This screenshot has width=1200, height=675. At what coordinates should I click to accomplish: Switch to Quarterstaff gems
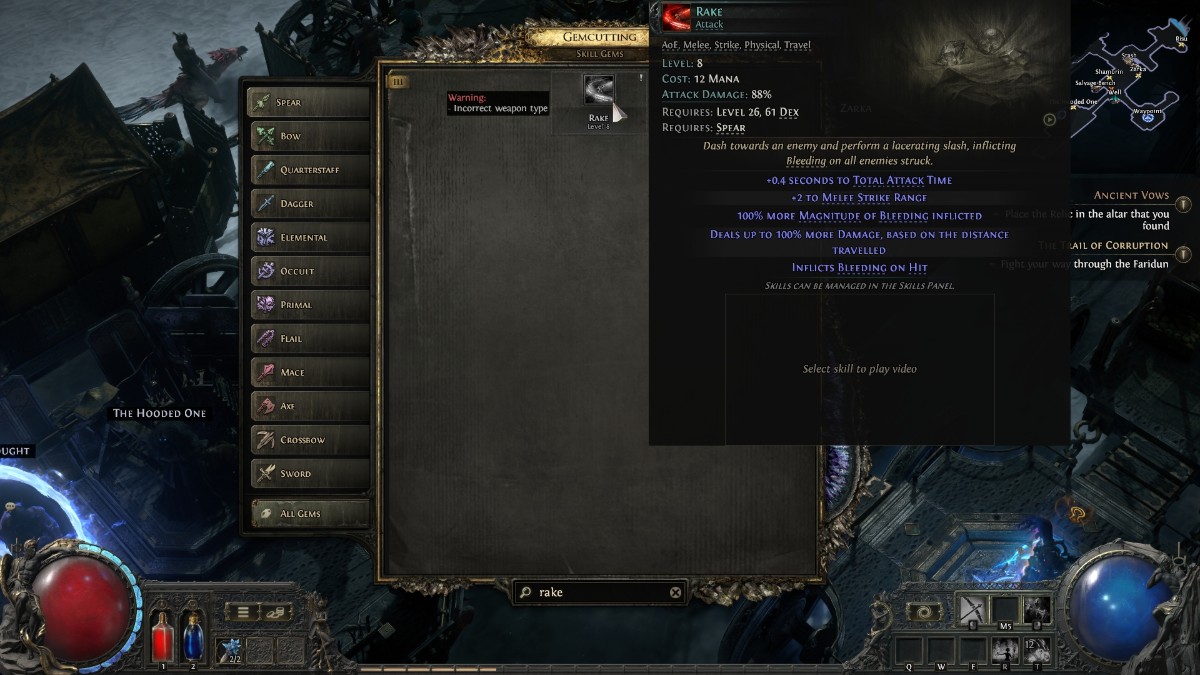point(308,170)
